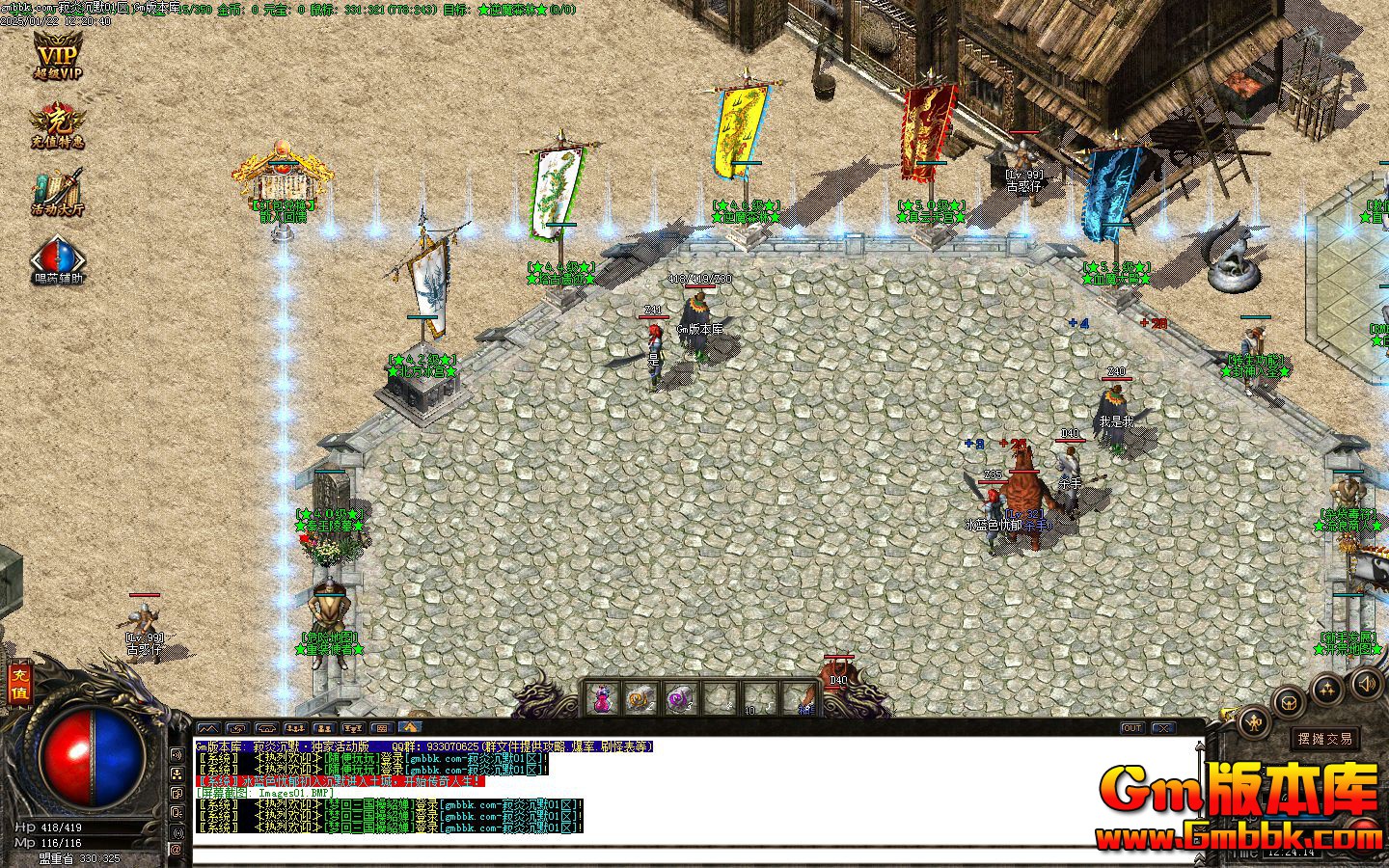This screenshot has height=868, width=1389.
Task: Click the chat text input field
Action: [675, 854]
